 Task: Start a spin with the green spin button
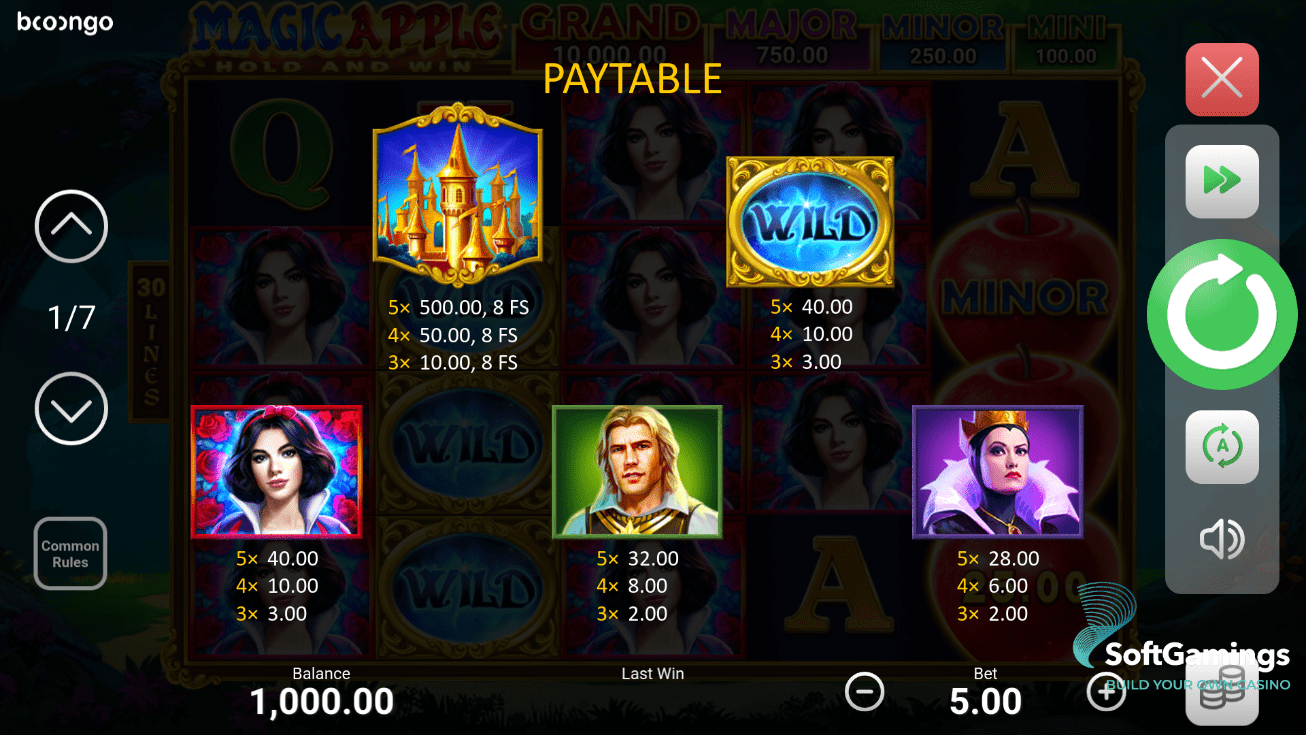pos(1222,313)
